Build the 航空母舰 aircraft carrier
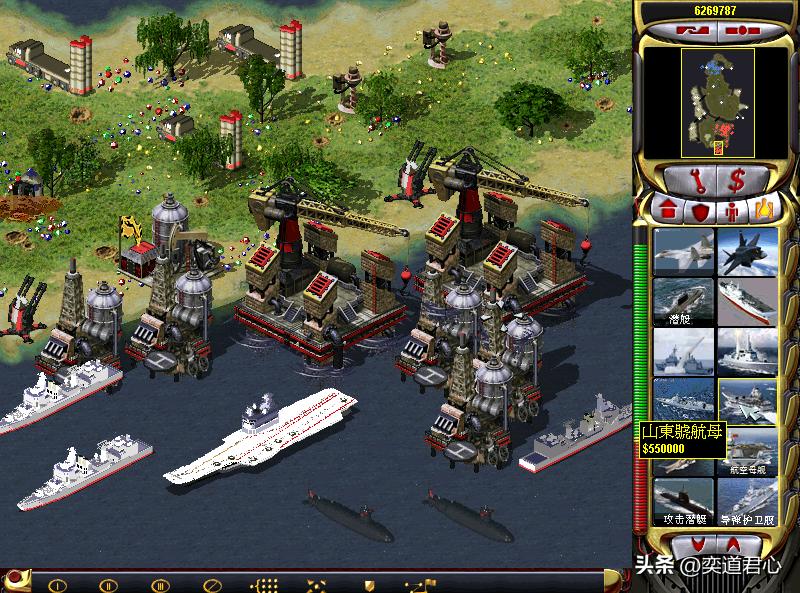 pos(747,453)
